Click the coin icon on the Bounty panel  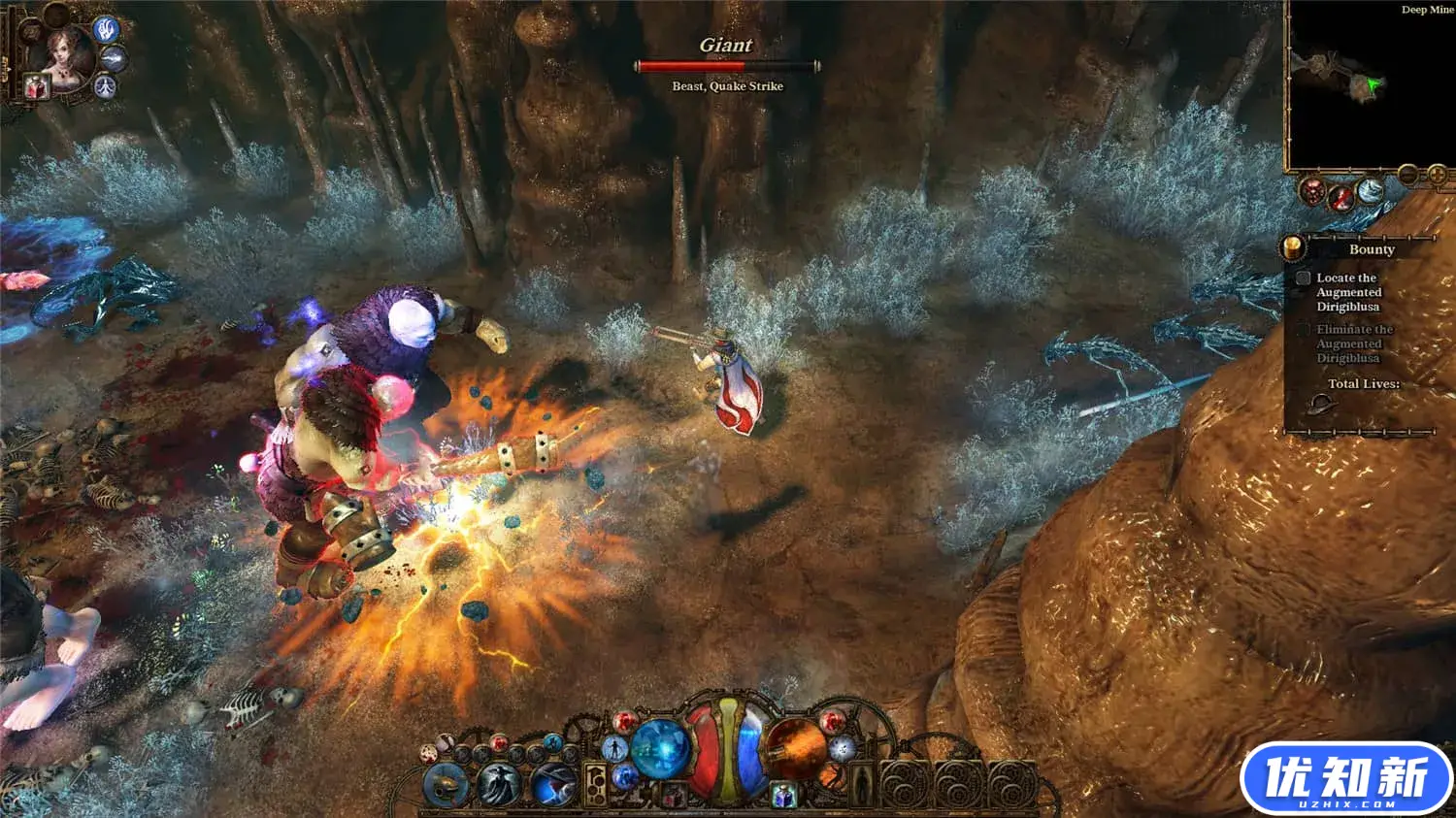point(1293,247)
